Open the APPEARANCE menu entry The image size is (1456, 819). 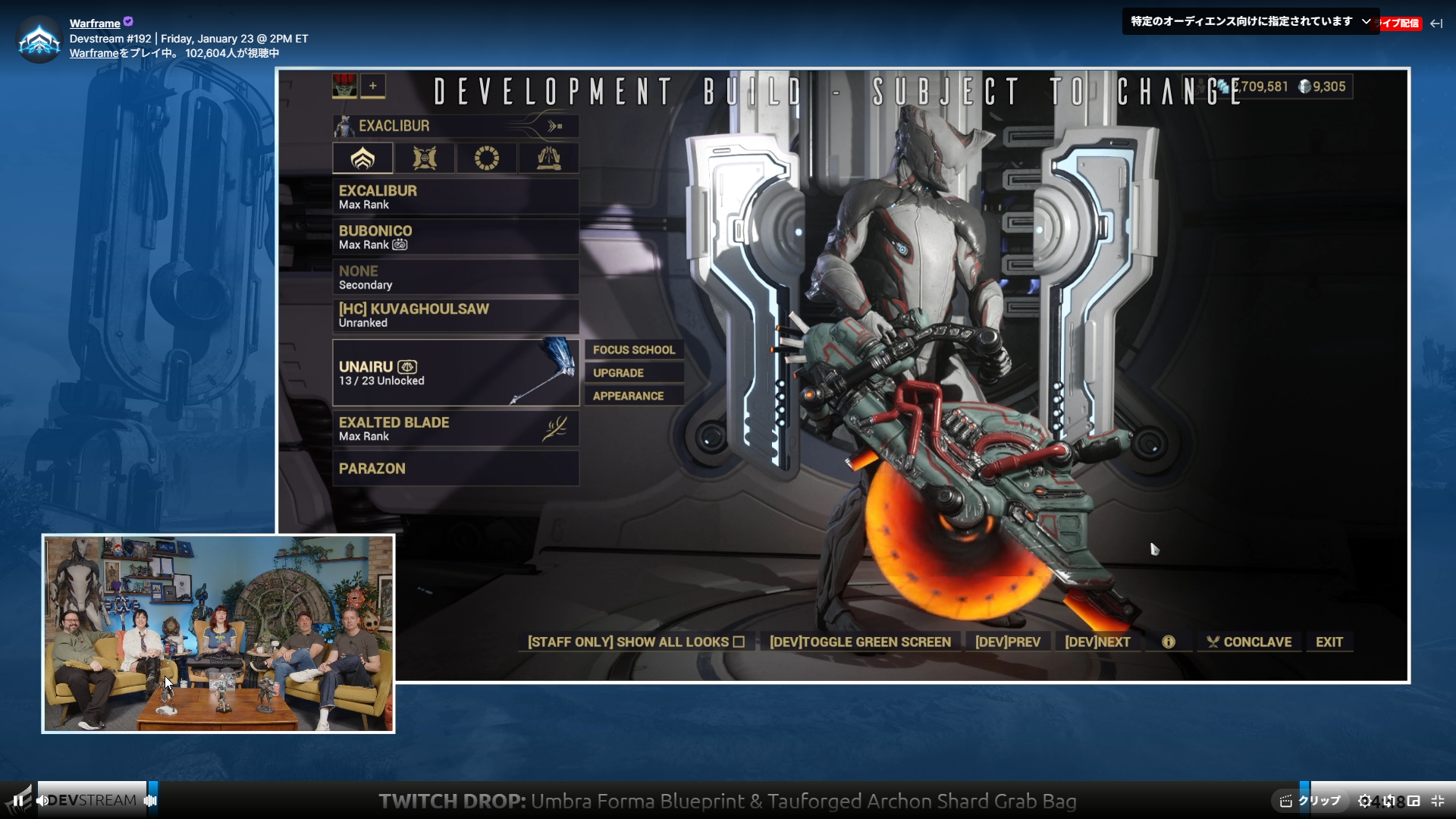[x=634, y=395]
